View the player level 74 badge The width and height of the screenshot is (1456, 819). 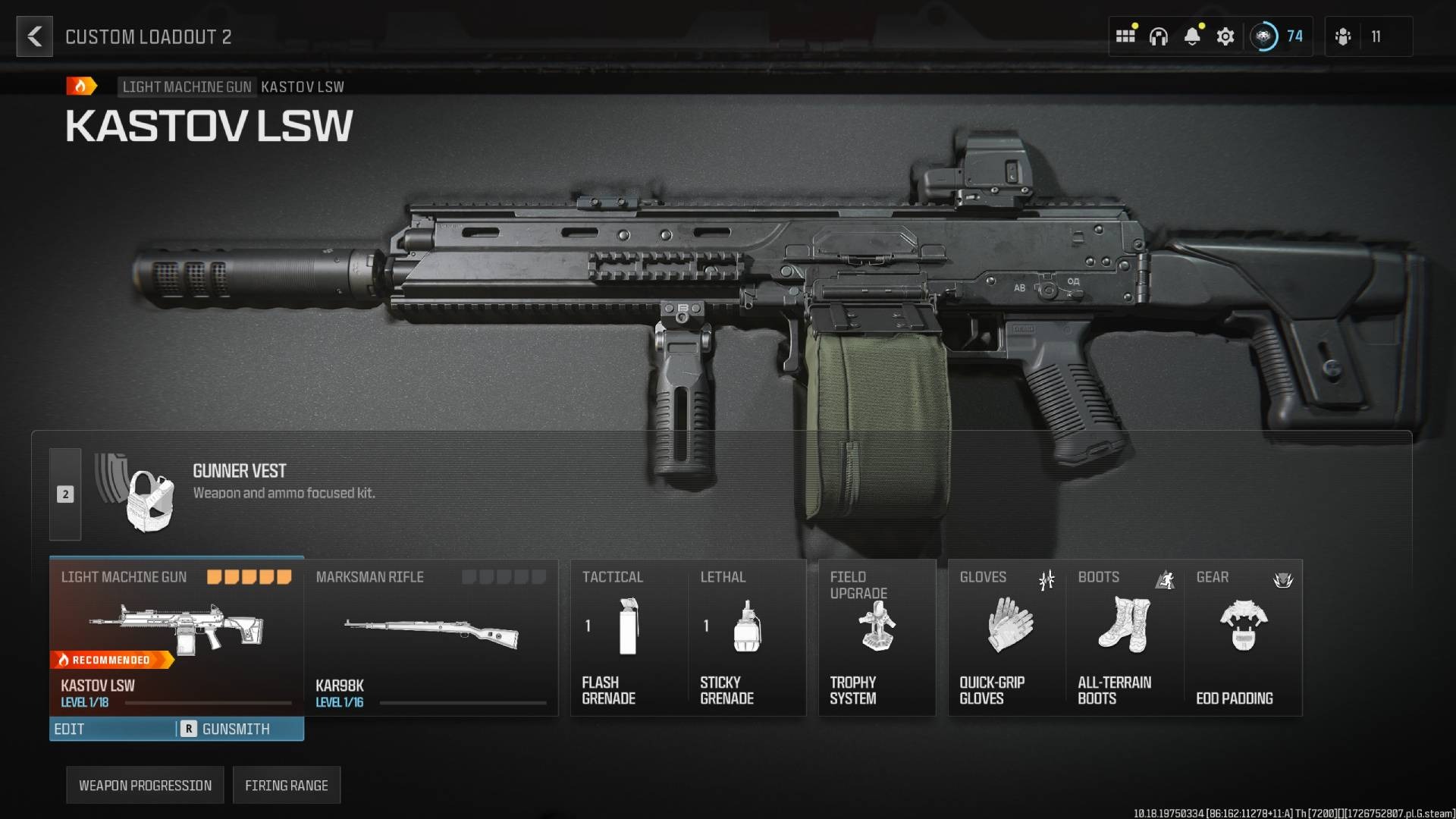(x=1279, y=36)
